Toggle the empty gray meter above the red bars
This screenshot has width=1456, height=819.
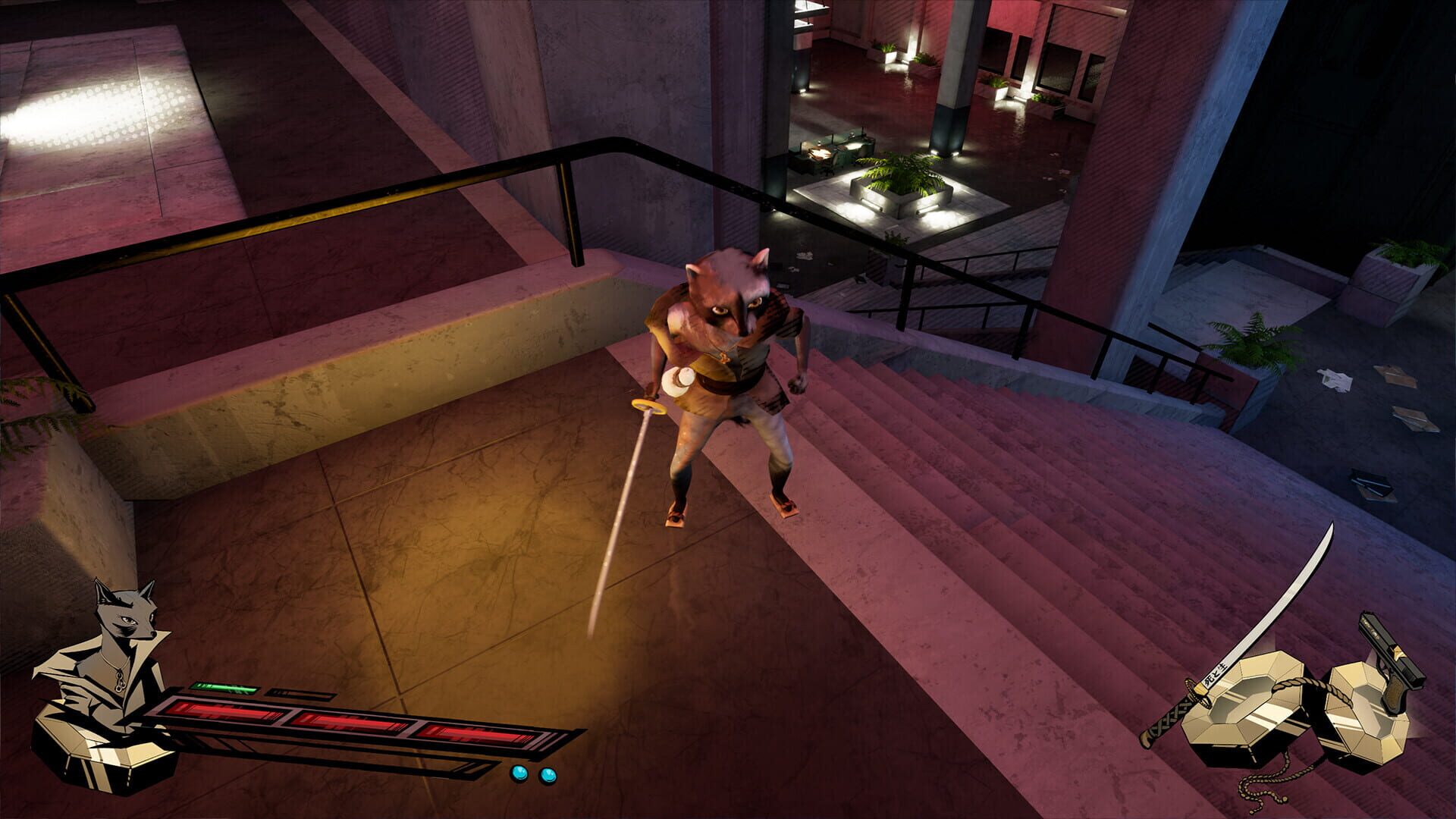pyautogui.click(x=300, y=692)
